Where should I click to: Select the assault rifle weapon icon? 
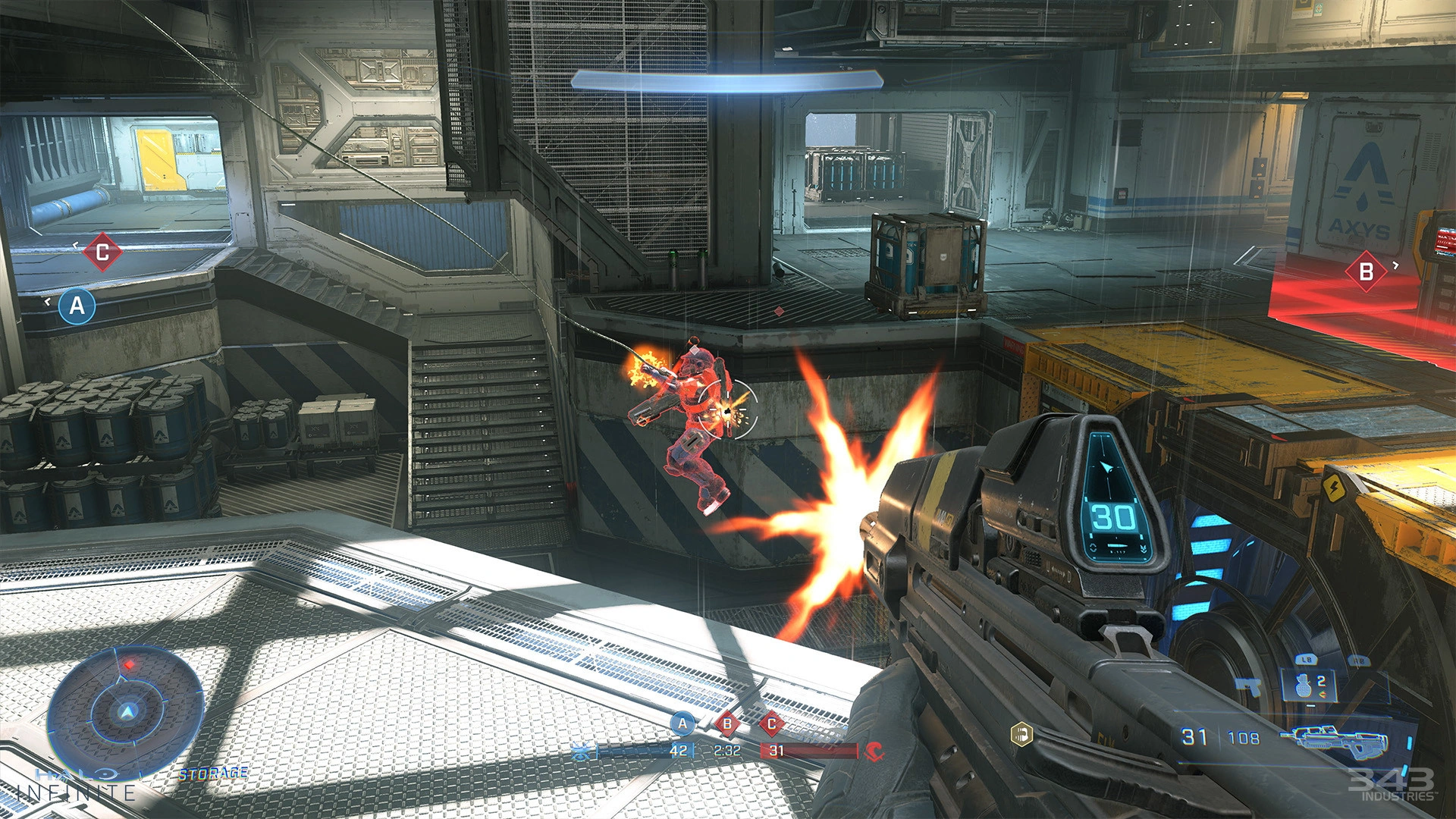(1335, 738)
